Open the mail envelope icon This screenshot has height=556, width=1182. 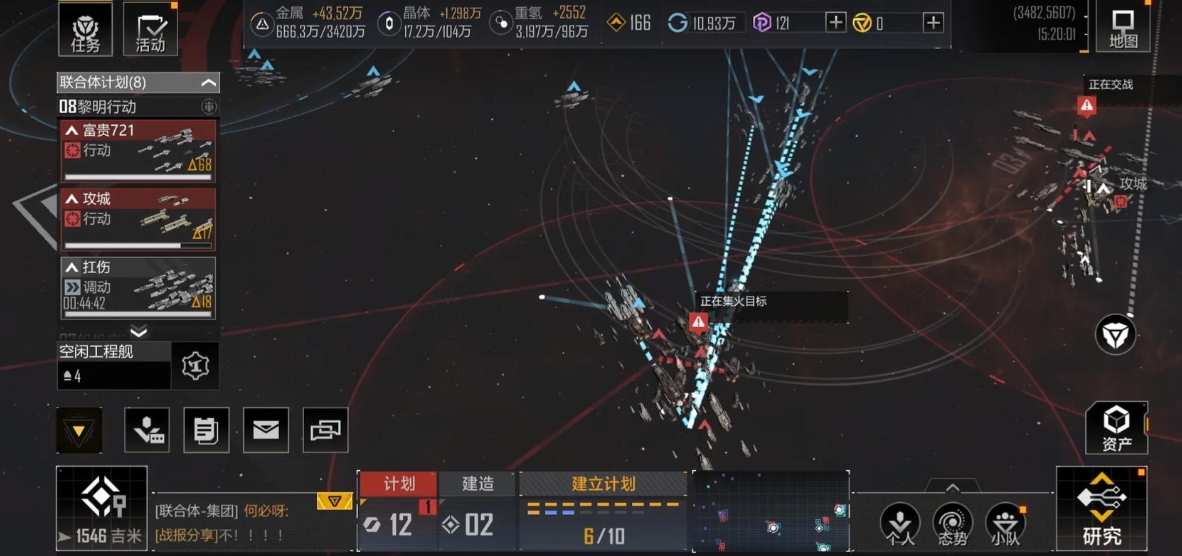click(x=265, y=430)
